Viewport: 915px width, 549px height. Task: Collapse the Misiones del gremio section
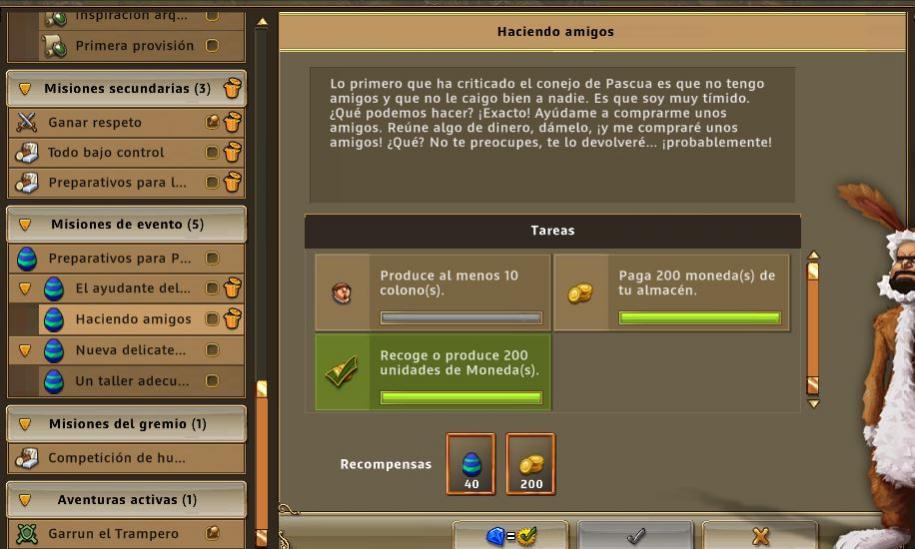(x=25, y=424)
